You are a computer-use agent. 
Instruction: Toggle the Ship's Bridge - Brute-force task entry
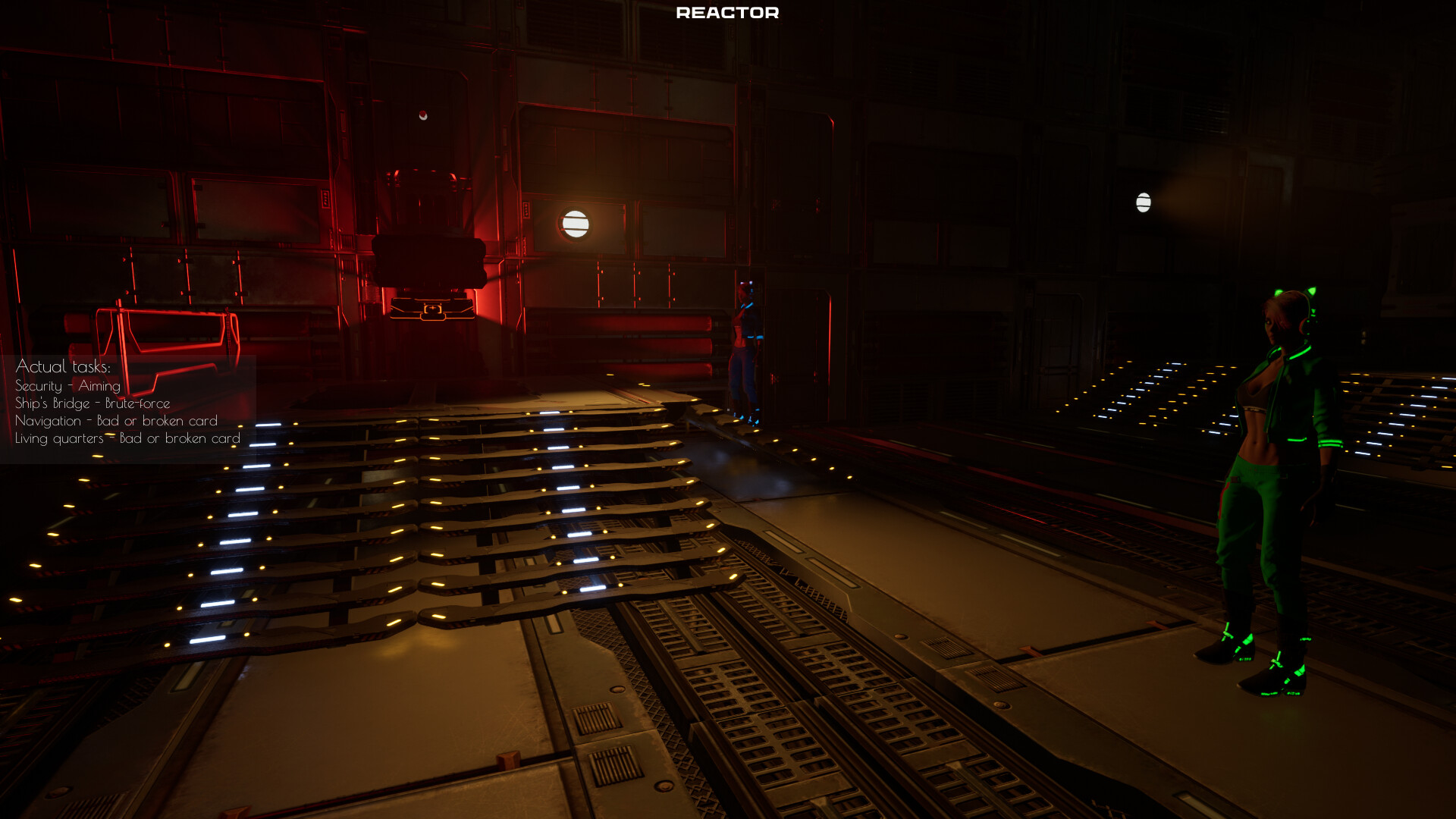pyautogui.click(x=93, y=403)
